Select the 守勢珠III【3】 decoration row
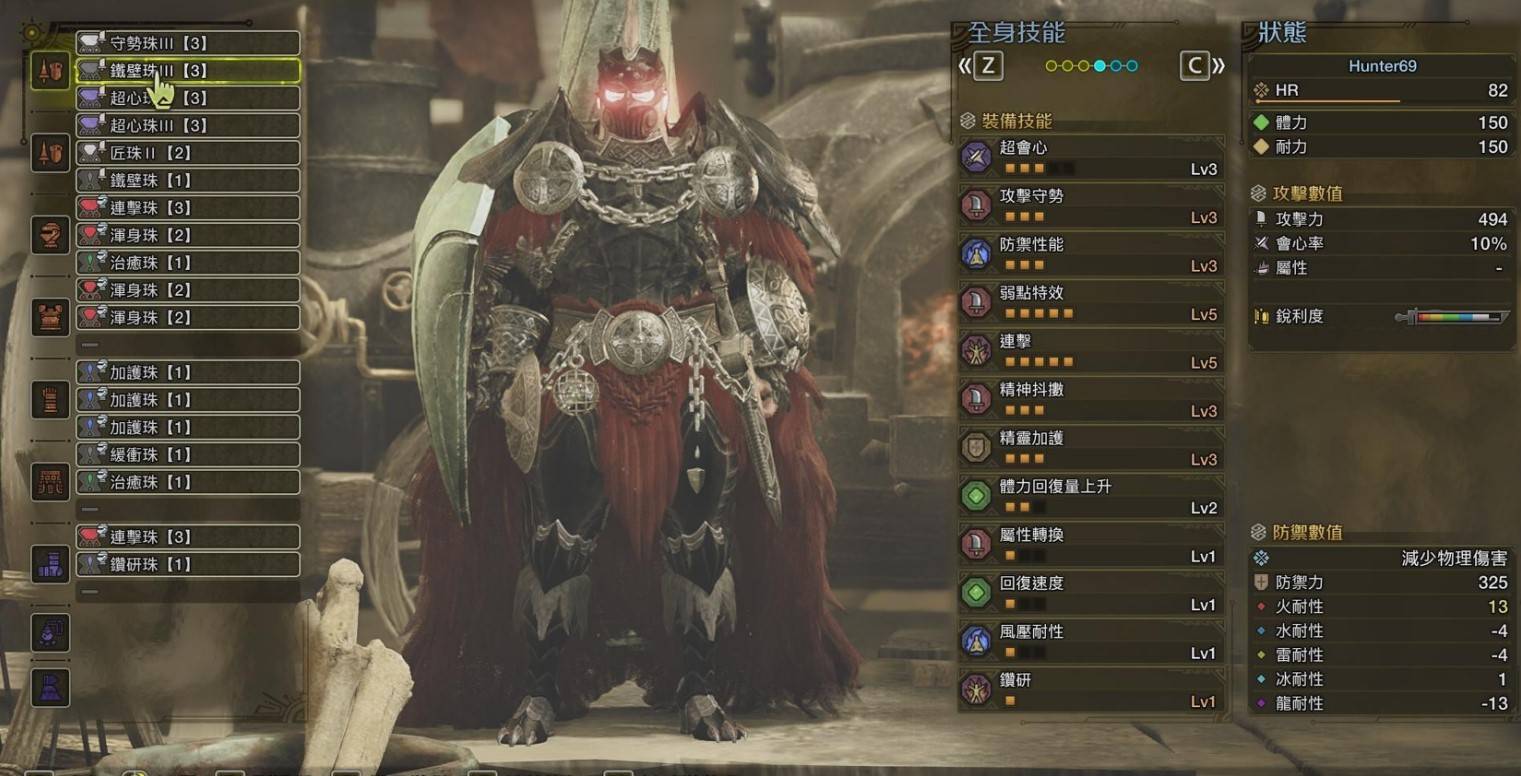Viewport: 1521px width, 776px height. [187, 43]
